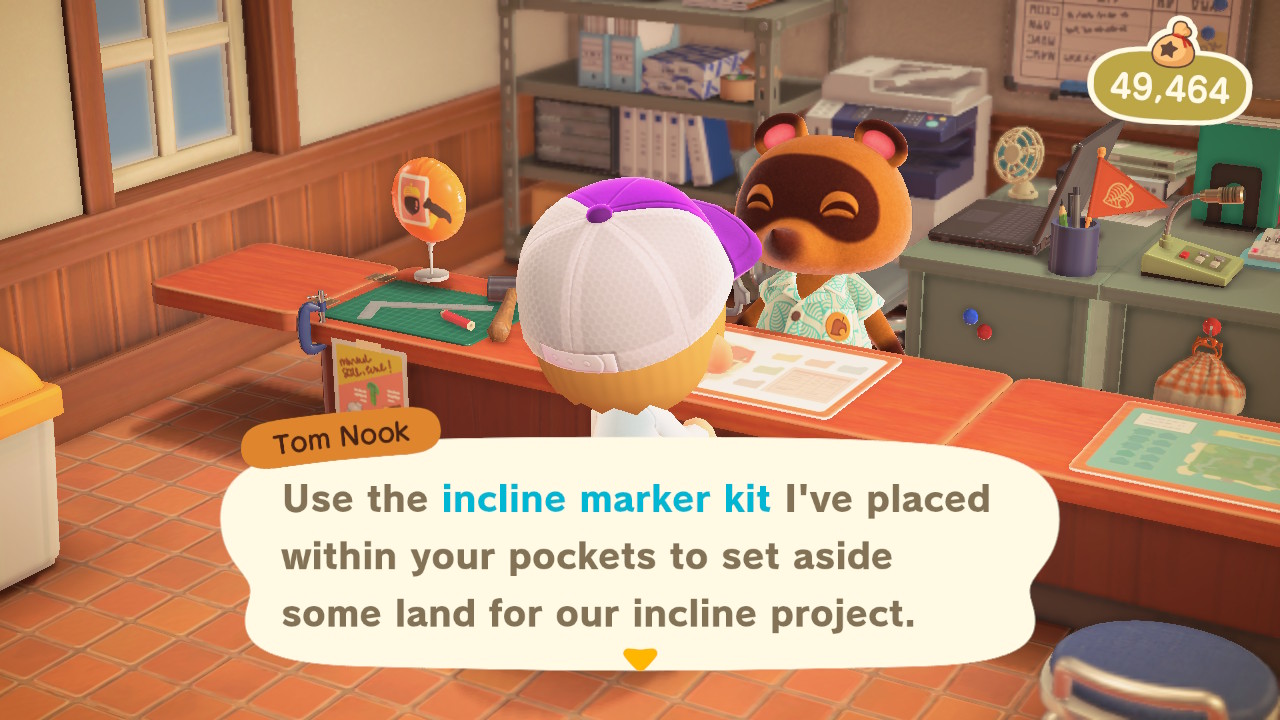Select the Tom Nook name tag
Screen dimensions: 1280x720
340,433
